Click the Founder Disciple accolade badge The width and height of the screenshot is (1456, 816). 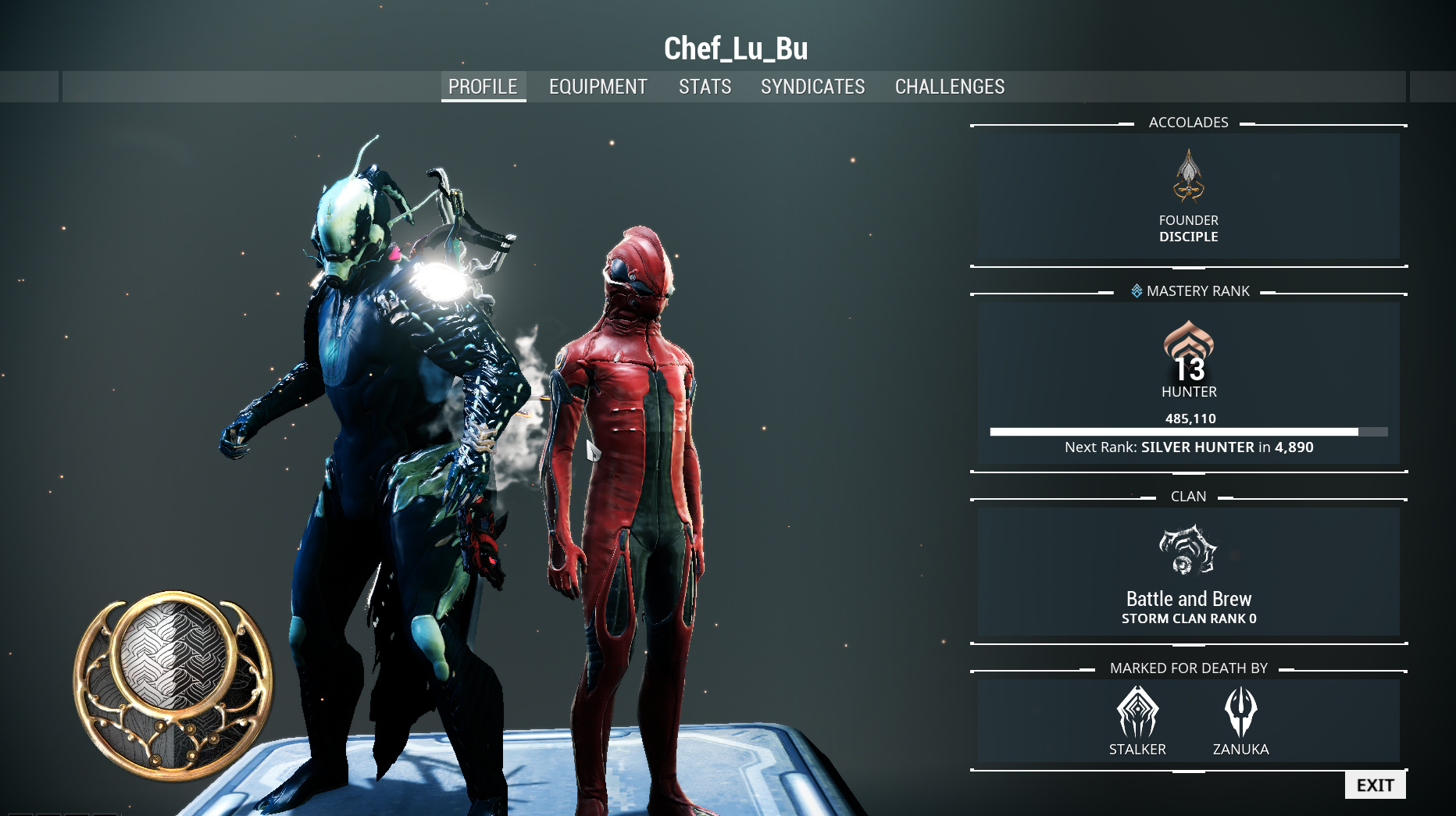point(1188,176)
